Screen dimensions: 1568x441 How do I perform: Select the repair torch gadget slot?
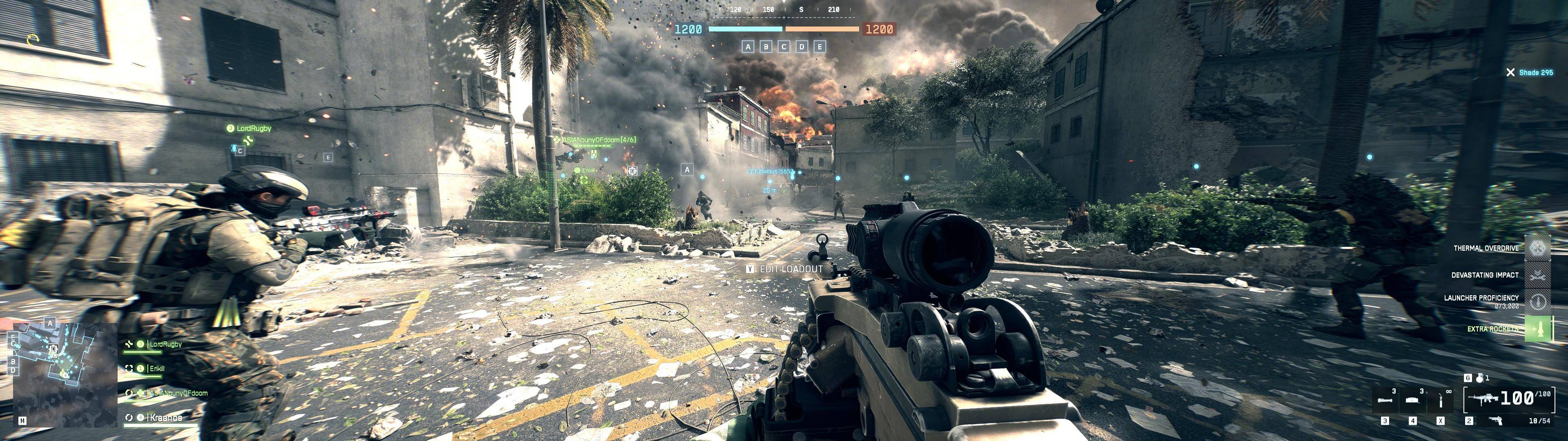(x=1440, y=400)
